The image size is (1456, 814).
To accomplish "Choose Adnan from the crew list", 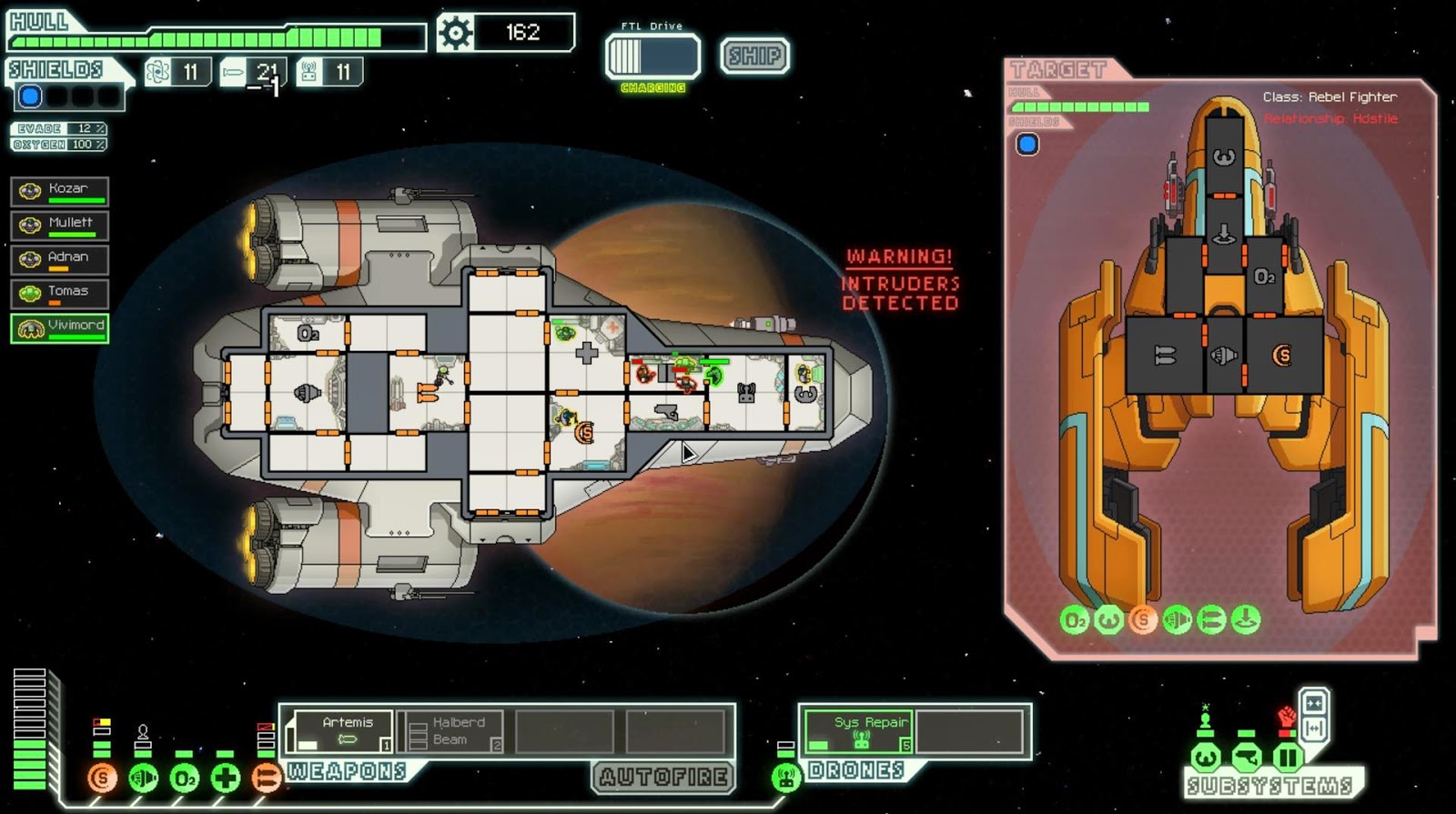I will 60,259.
